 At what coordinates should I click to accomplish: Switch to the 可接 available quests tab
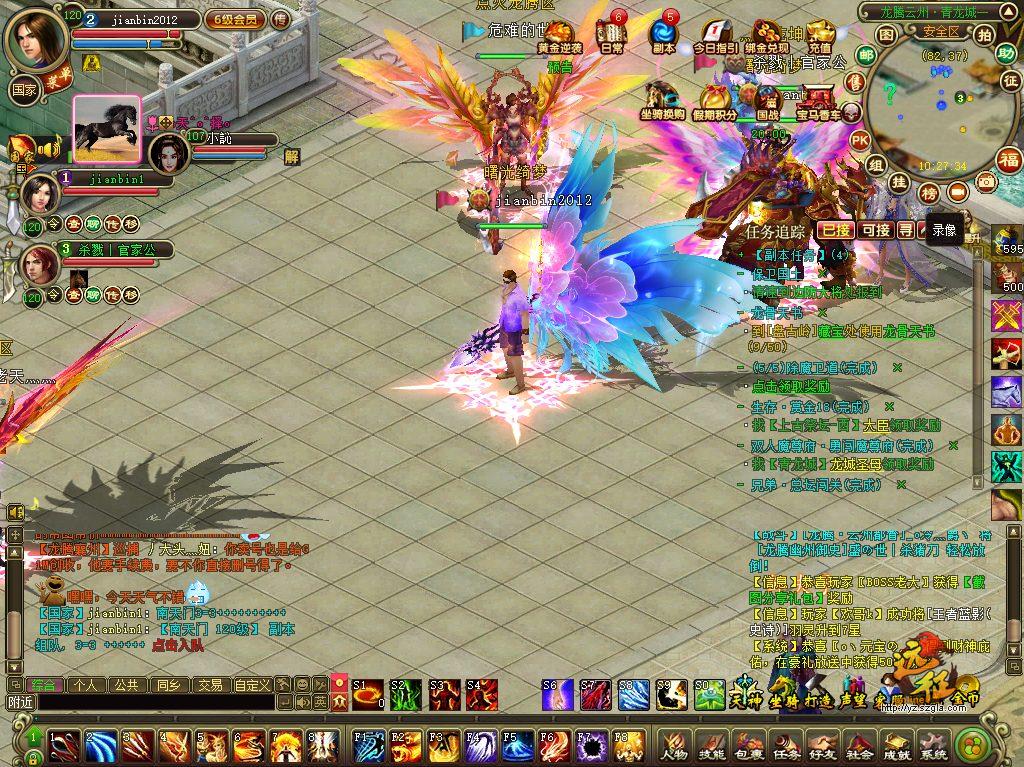[x=875, y=230]
